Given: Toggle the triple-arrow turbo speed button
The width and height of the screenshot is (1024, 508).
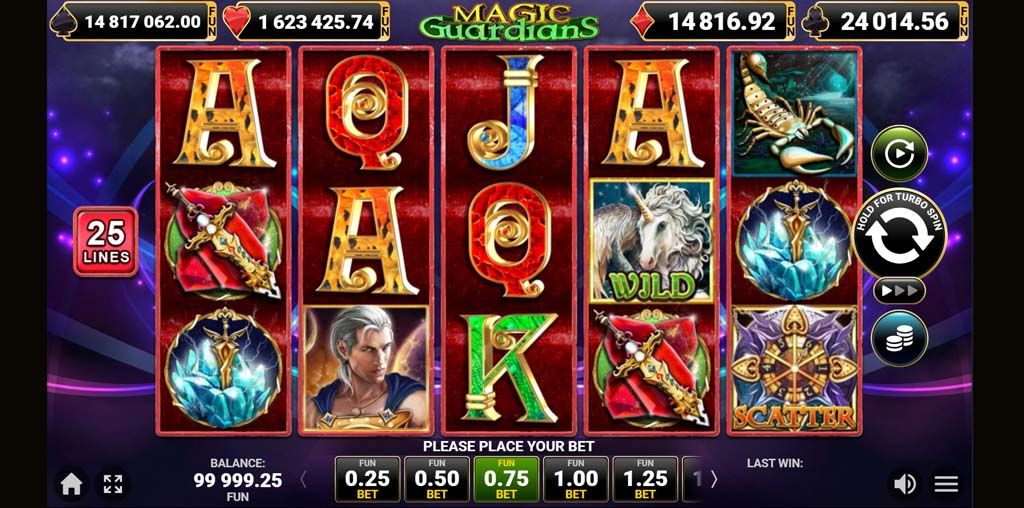Looking at the screenshot, I should coord(899,291).
